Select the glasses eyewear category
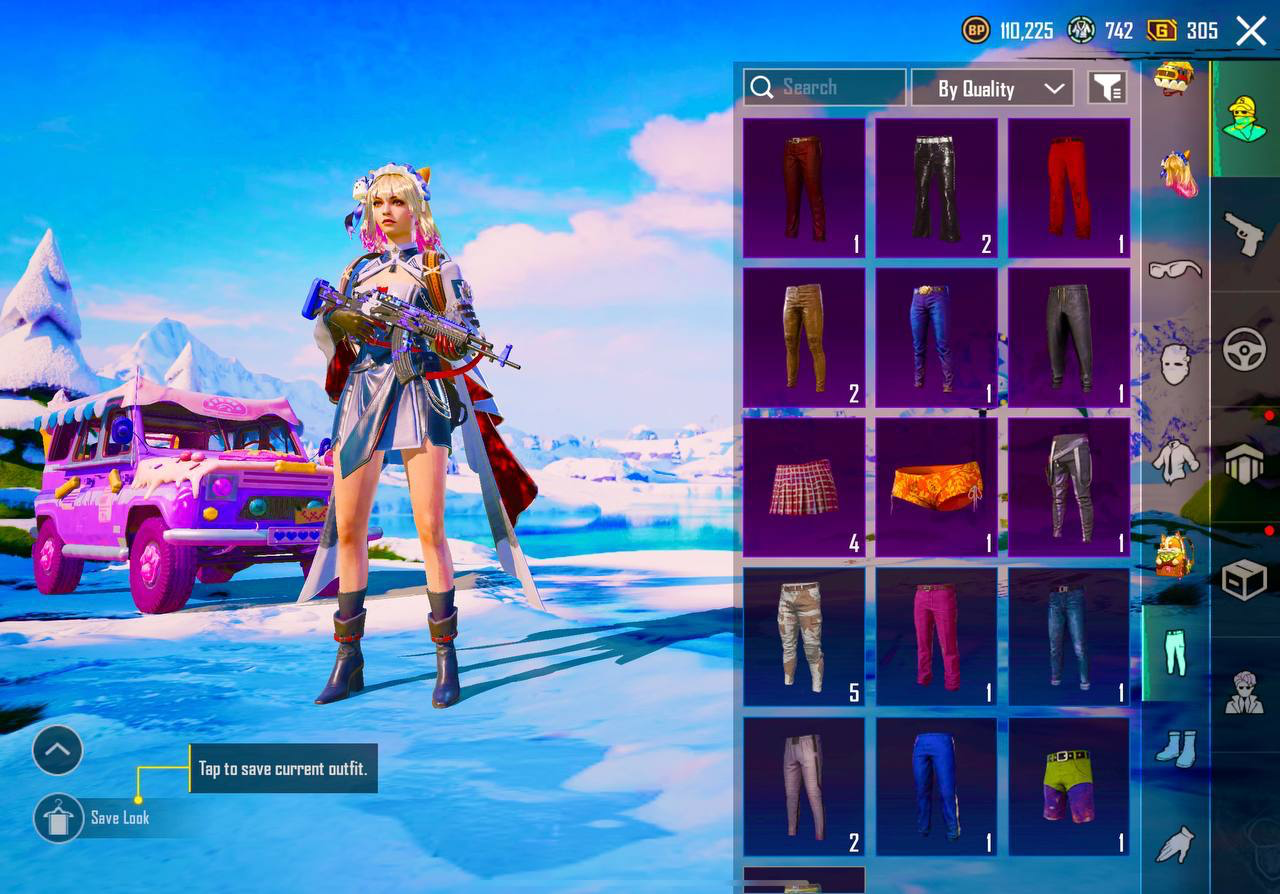Image resolution: width=1280 pixels, height=894 pixels. point(1176,269)
